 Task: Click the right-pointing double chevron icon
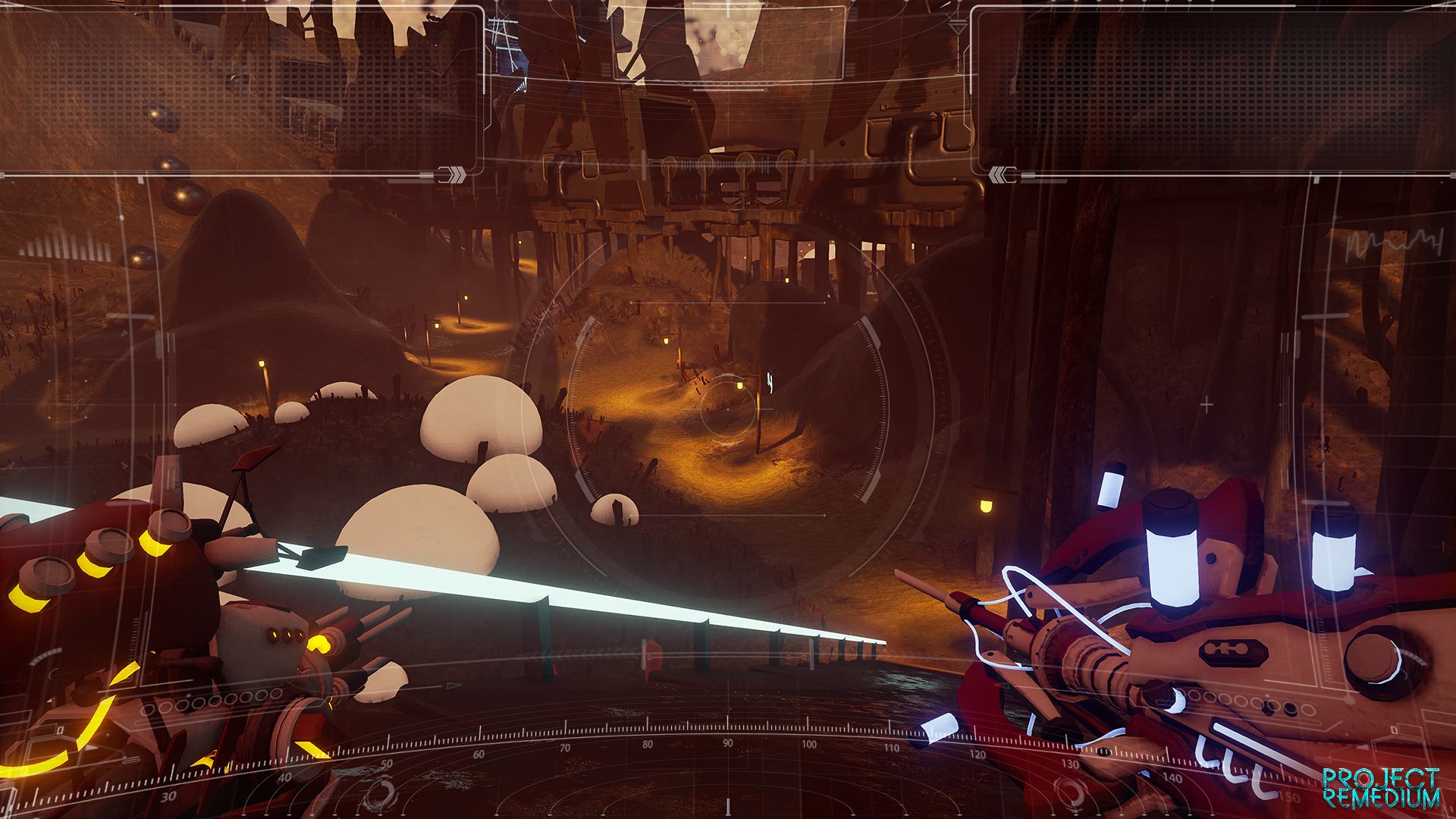[x=455, y=174]
